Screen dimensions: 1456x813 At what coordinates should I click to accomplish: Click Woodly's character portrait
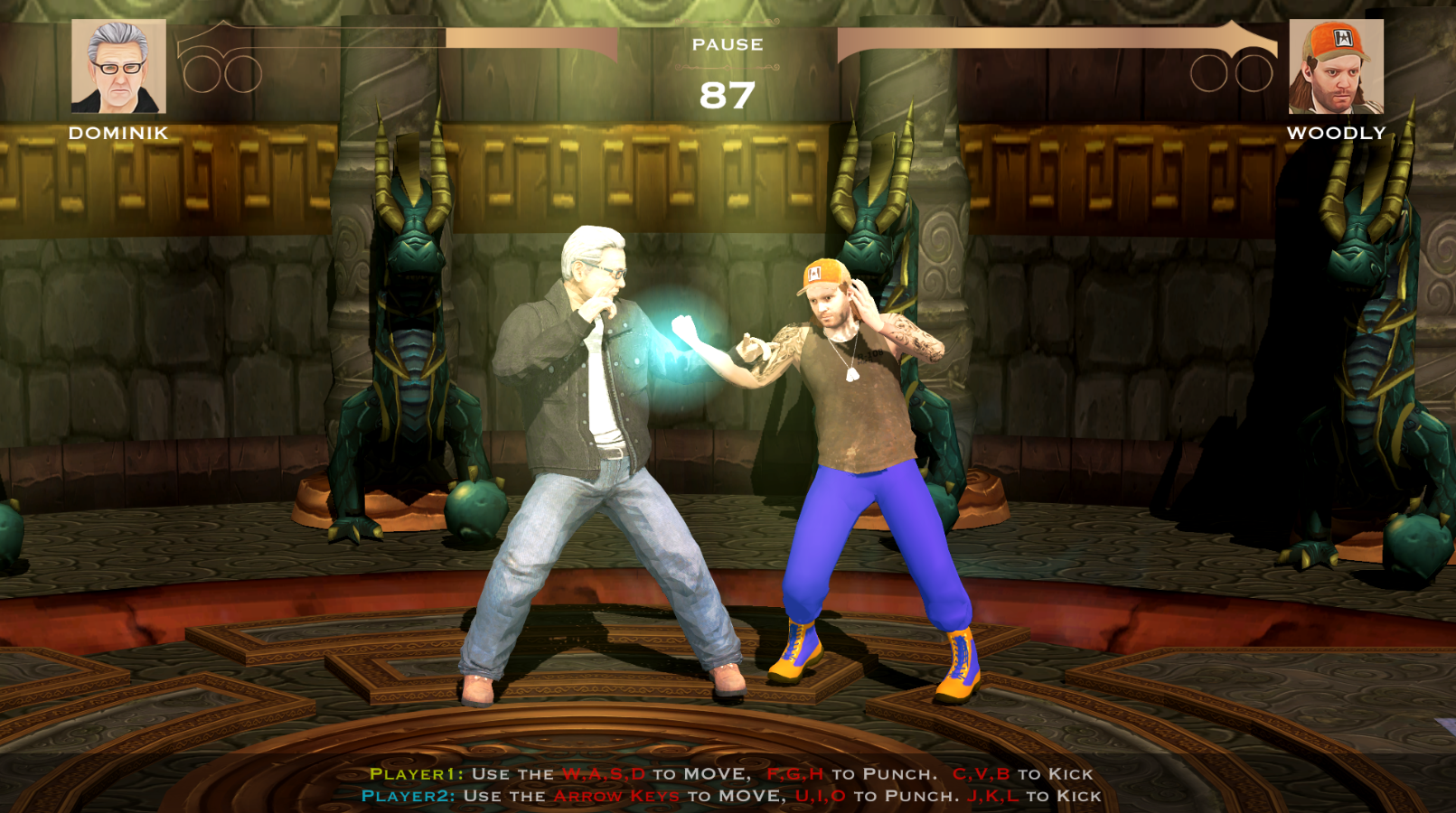coord(1336,68)
